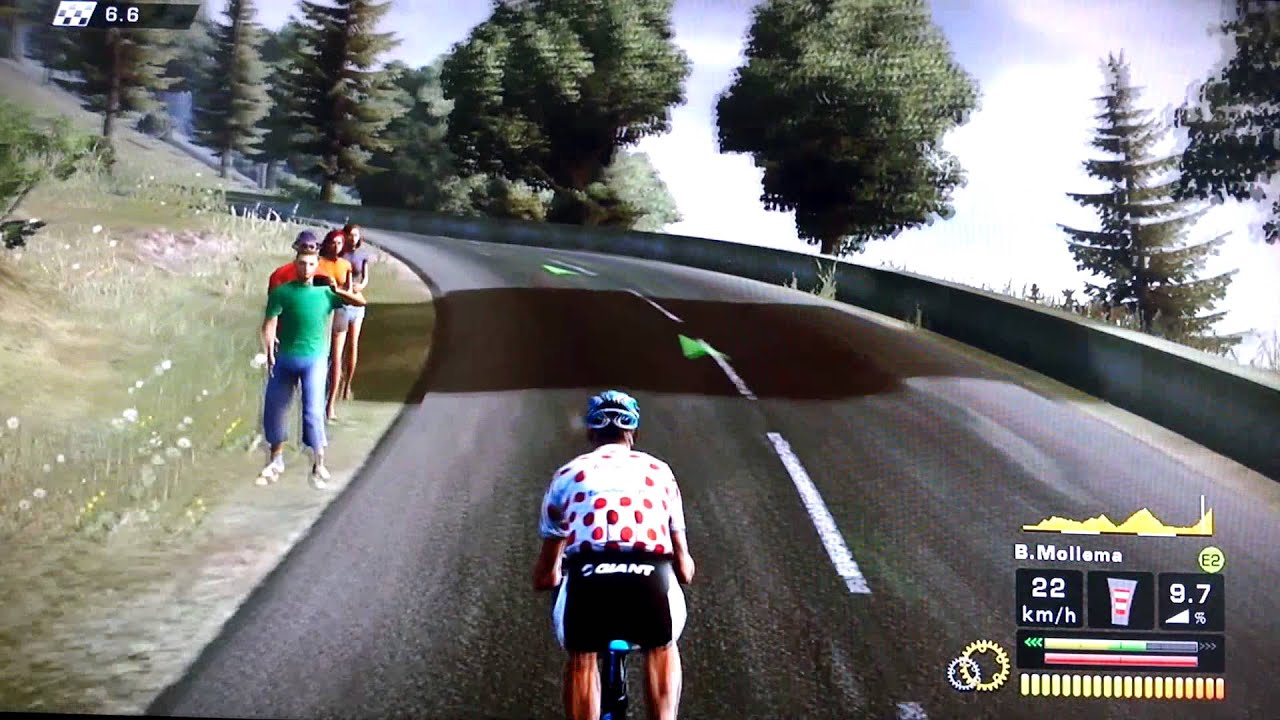Click the stage elevation profile map
Image resolution: width=1280 pixels, height=720 pixels.
[1118, 521]
